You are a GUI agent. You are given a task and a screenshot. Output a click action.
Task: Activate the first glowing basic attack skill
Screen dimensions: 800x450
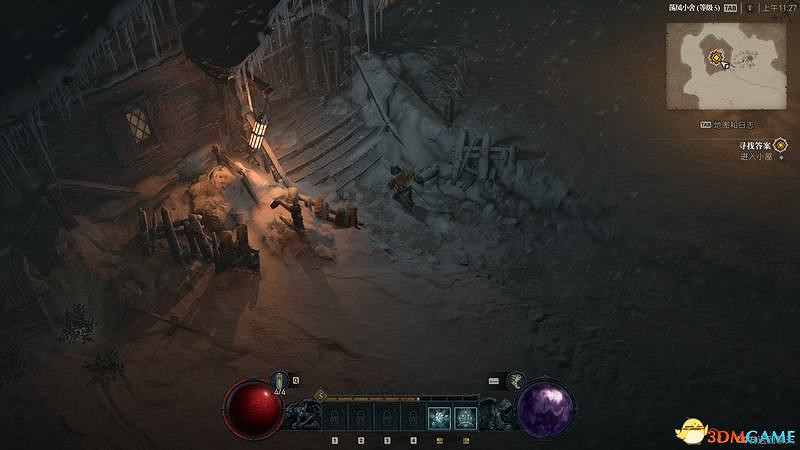point(437,417)
